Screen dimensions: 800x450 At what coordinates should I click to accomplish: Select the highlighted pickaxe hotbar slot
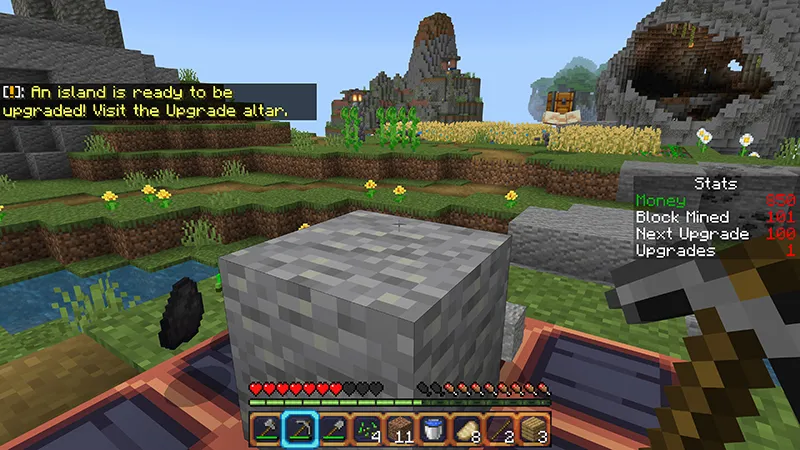point(299,430)
